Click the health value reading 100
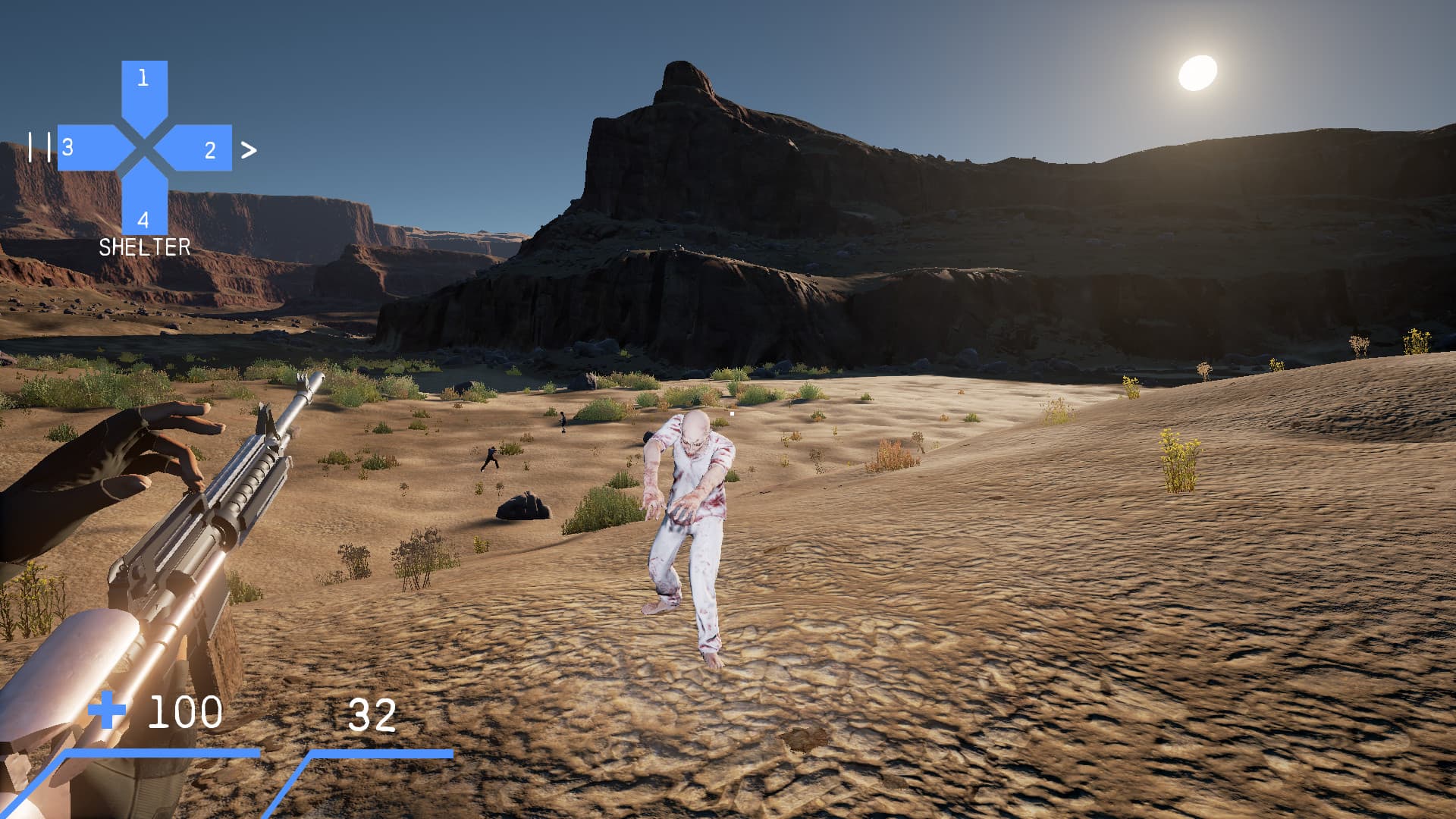Viewport: 1456px width, 819px height. tap(184, 712)
